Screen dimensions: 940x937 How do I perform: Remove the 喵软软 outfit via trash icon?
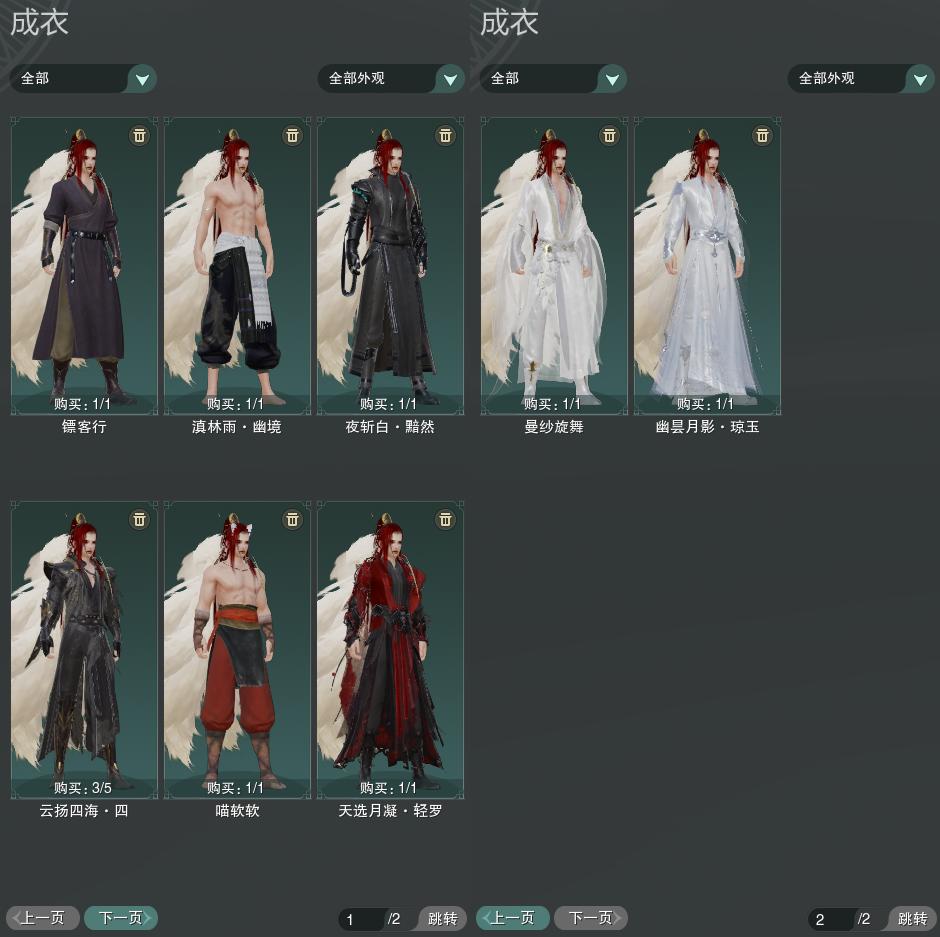pyautogui.click(x=292, y=519)
